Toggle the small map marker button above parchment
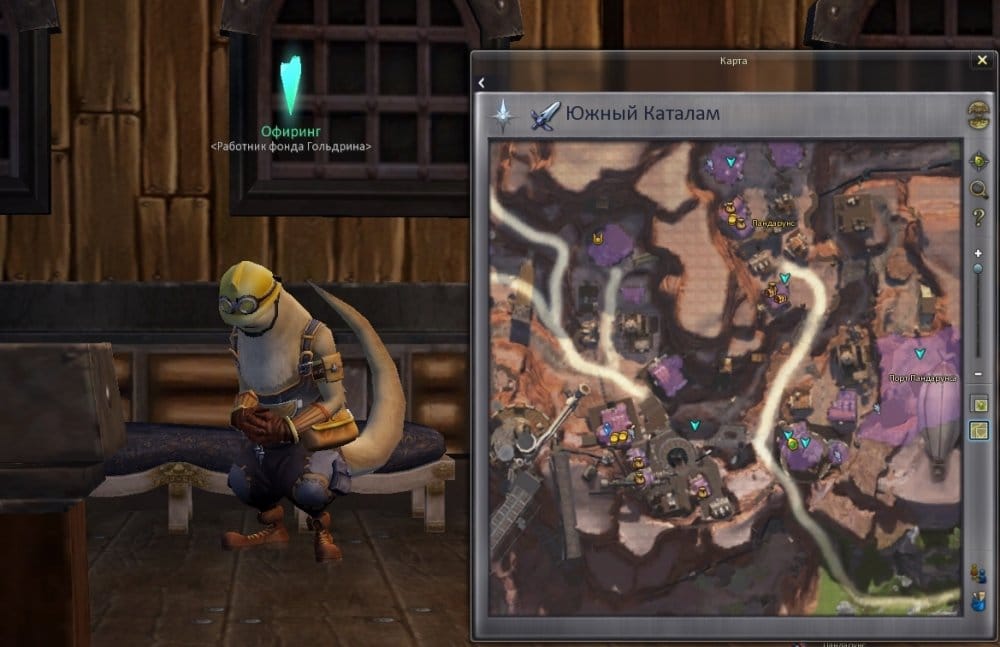The image size is (1000, 647). click(x=979, y=403)
